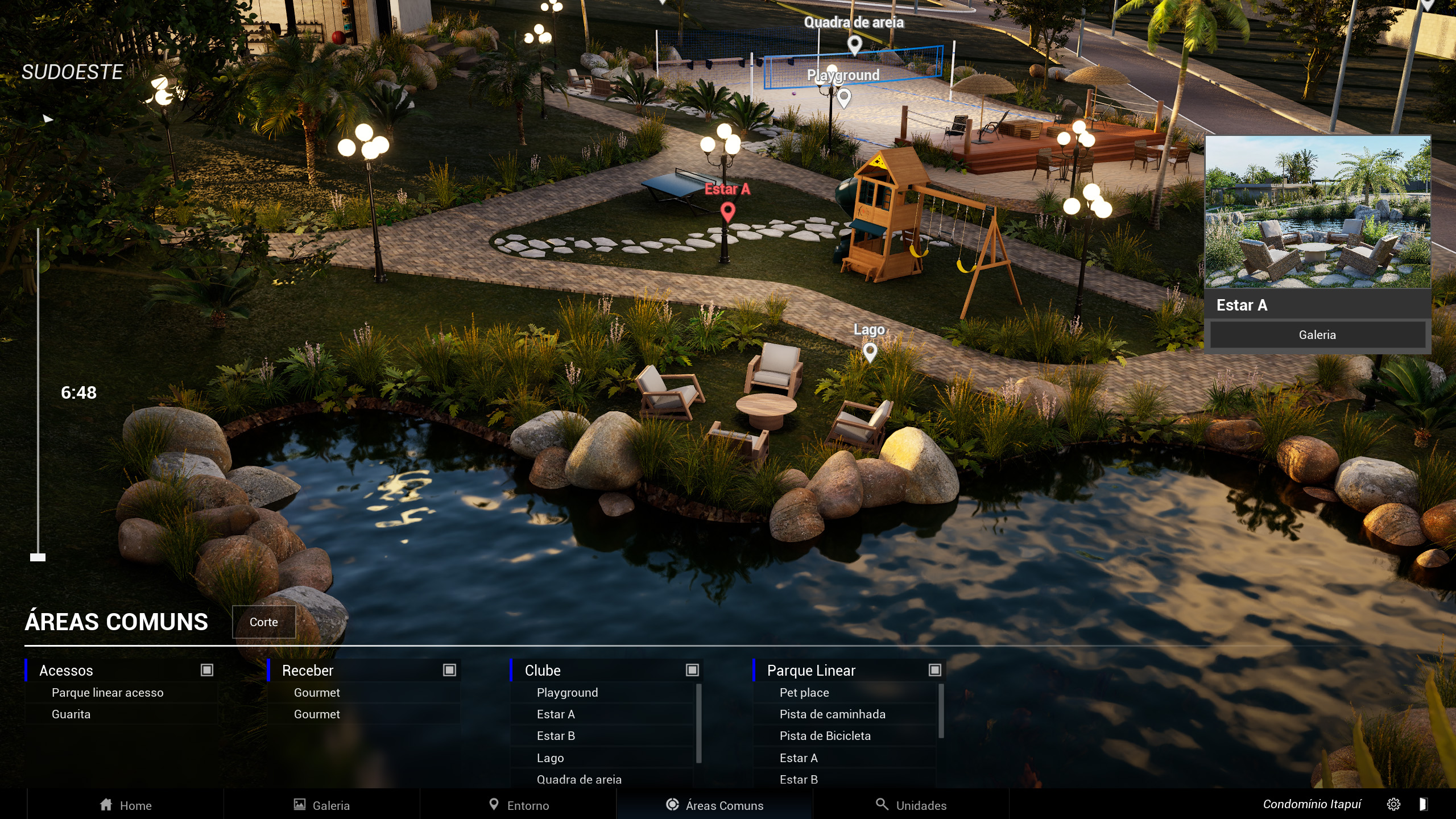
Task: Switch to the Entorno tab
Action: (x=519, y=805)
